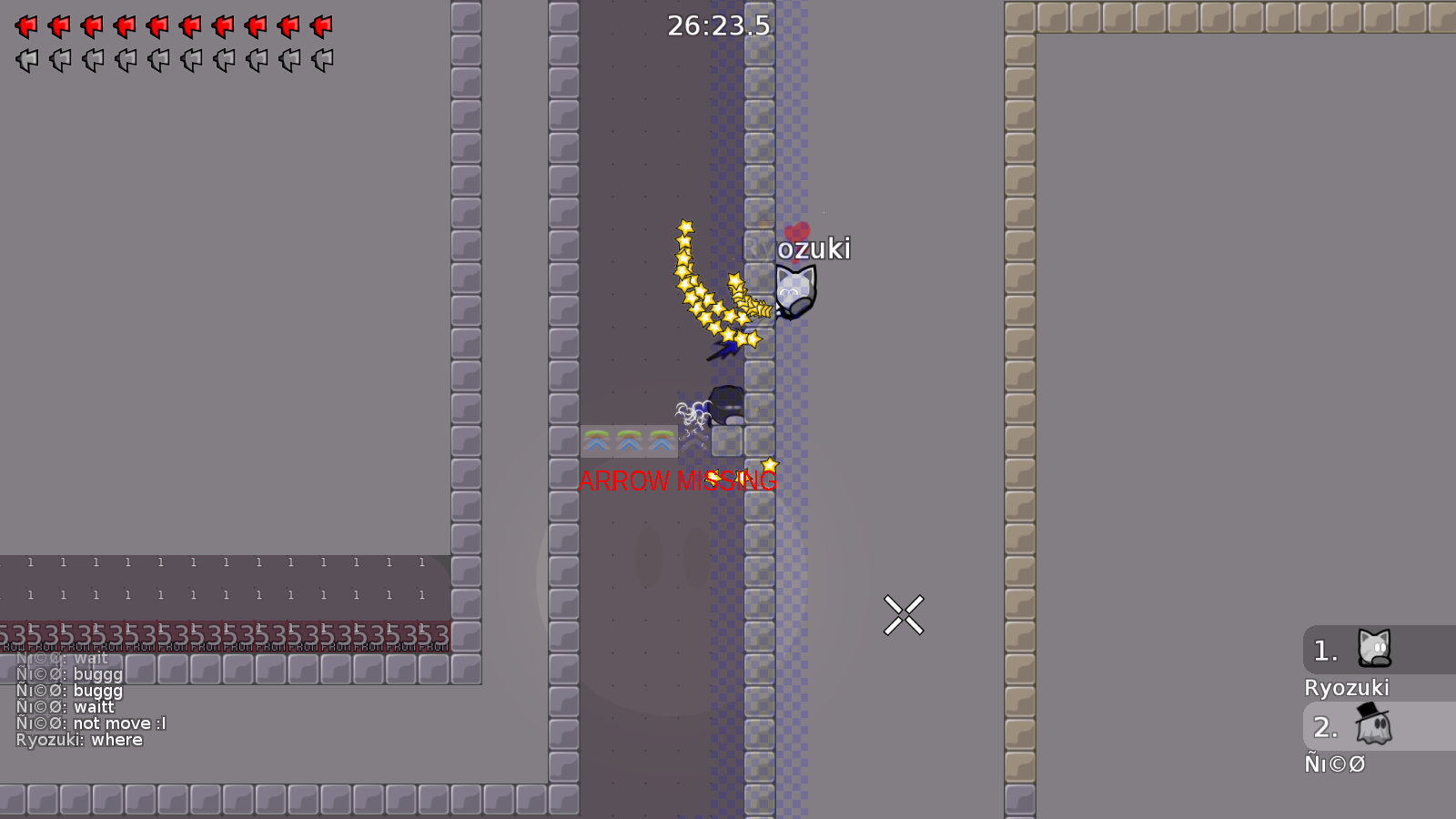Select Ryozuki's cat skin avatar on the scoreboard
Image resolution: width=1456 pixels, height=819 pixels.
click(x=1374, y=649)
